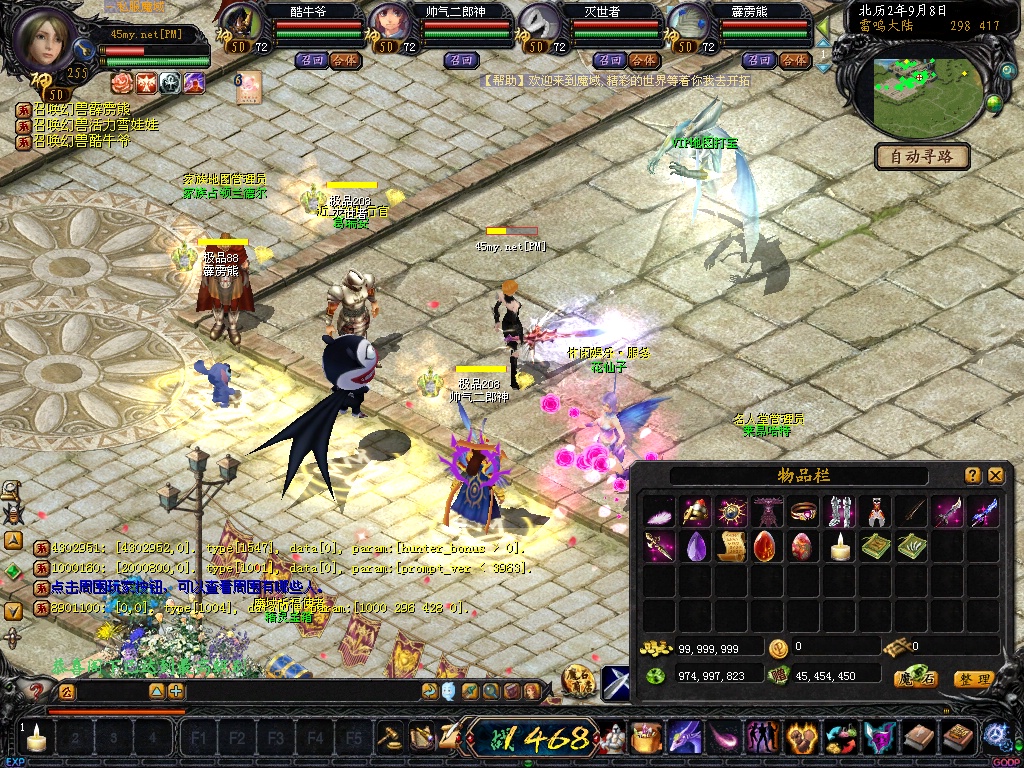Click the 整理 sort button
This screenshot has height=768, width=1024.
coord(974,679)
